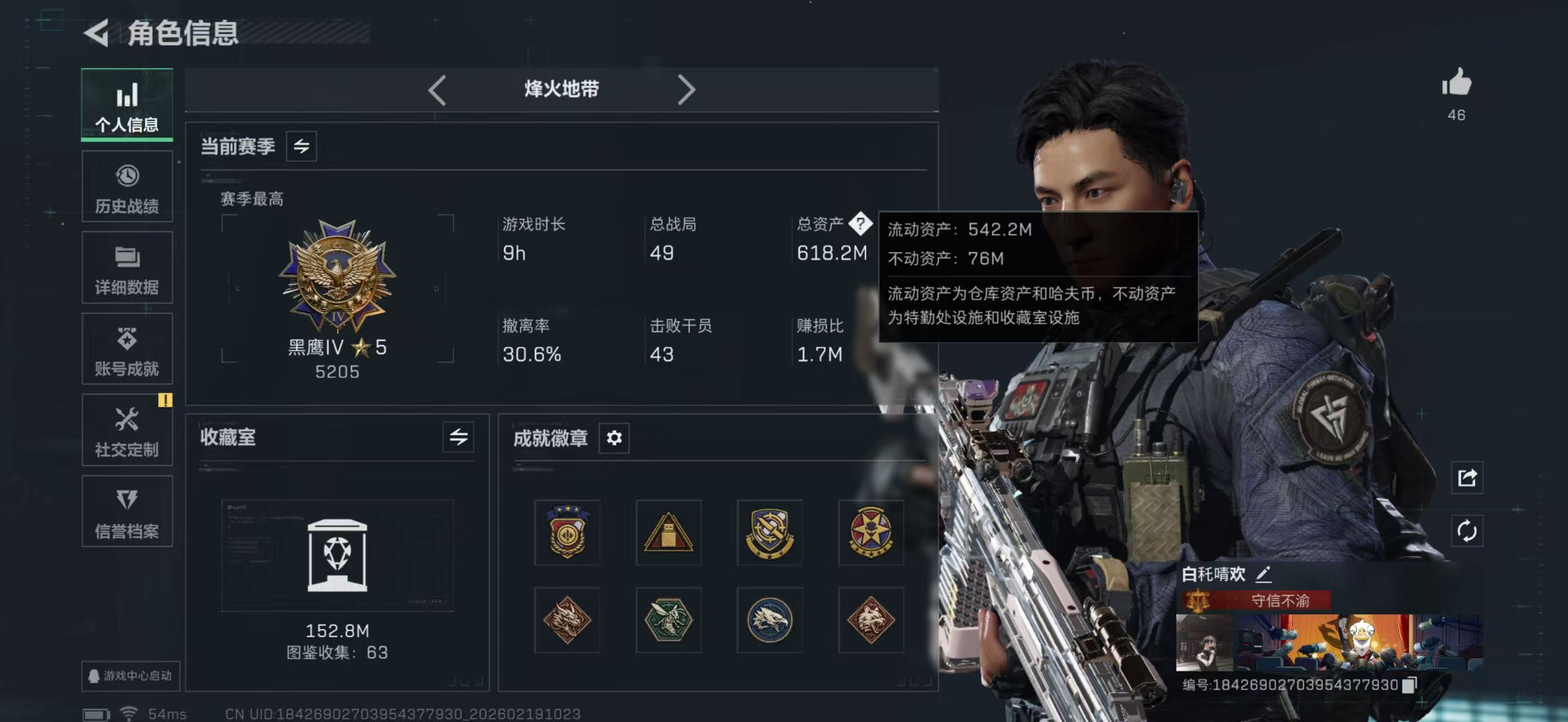Toggle the 收藏室 display switch
1568x722 pixels.
(460, 438)
